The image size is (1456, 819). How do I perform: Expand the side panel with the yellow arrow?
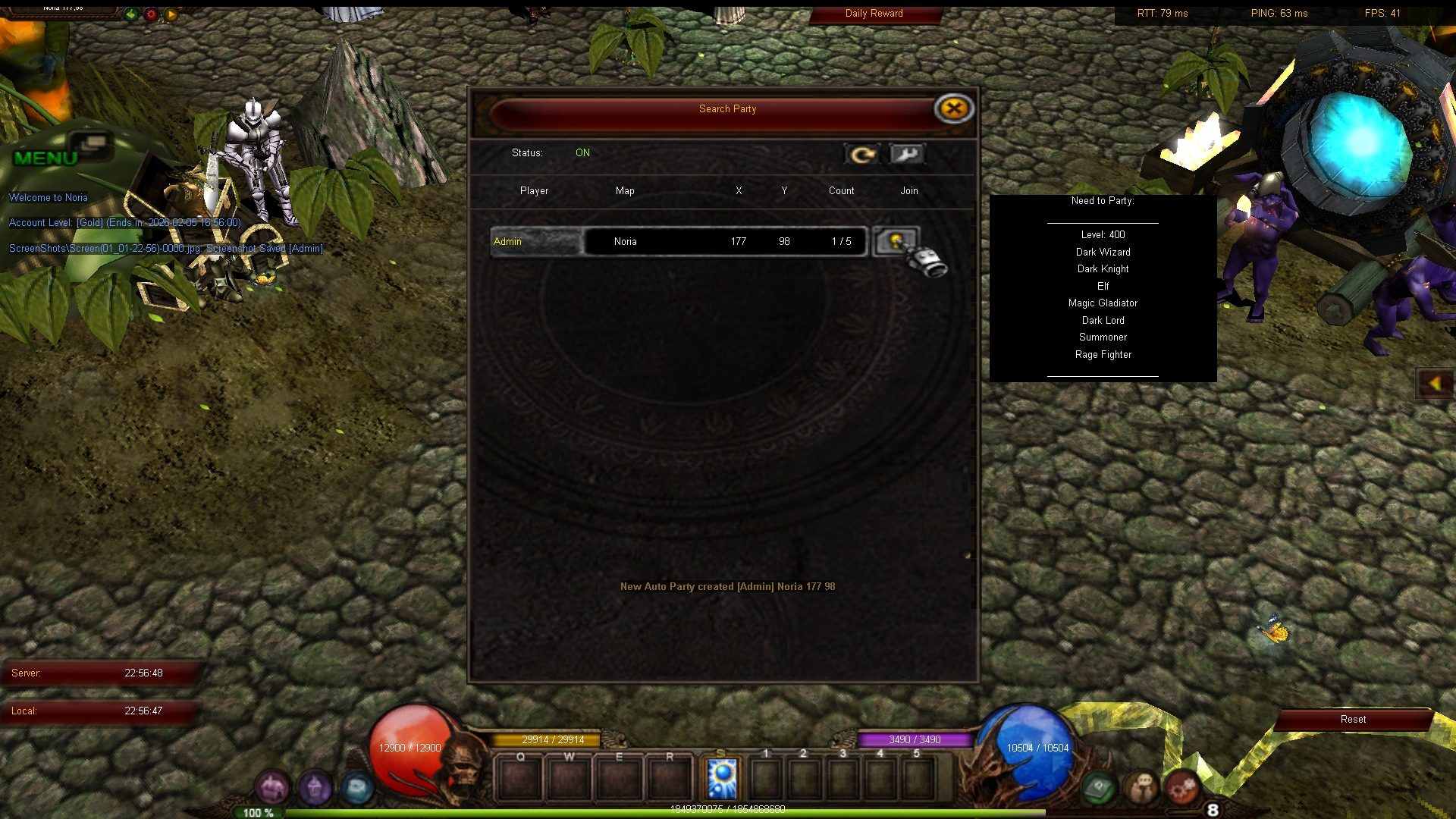click(x=1435, y=384)
